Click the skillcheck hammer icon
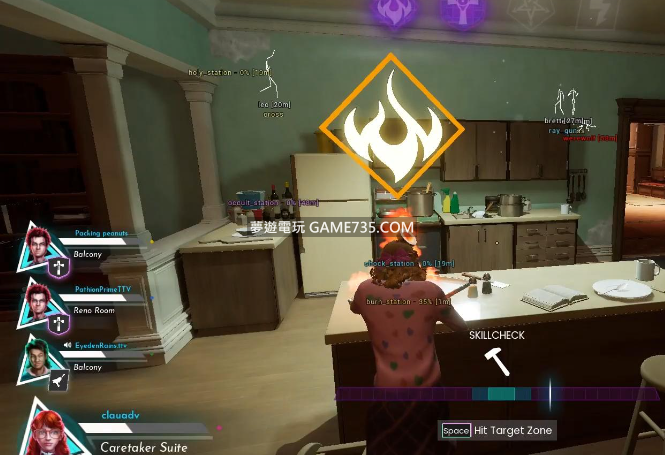The height and width of the screenshot is (455, 665). (x=496, y=361)
